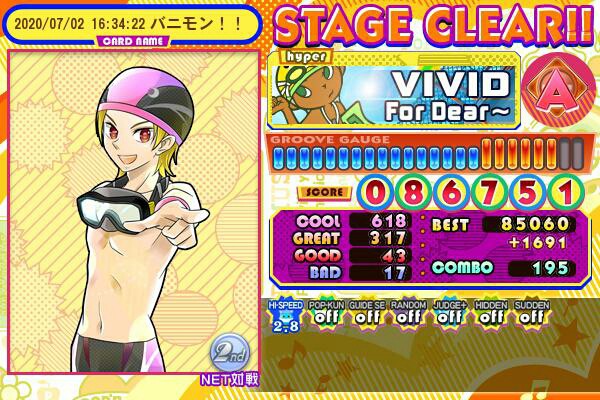Image resolution: width=600 pixels, height=400 pixels.
Task: Toggle the SUDDEN option
Action: tap(532, 316)
